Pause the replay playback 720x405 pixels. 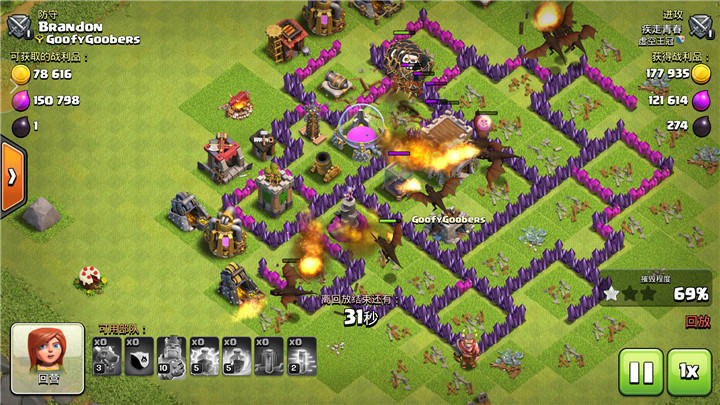click(x=641, y=373)
